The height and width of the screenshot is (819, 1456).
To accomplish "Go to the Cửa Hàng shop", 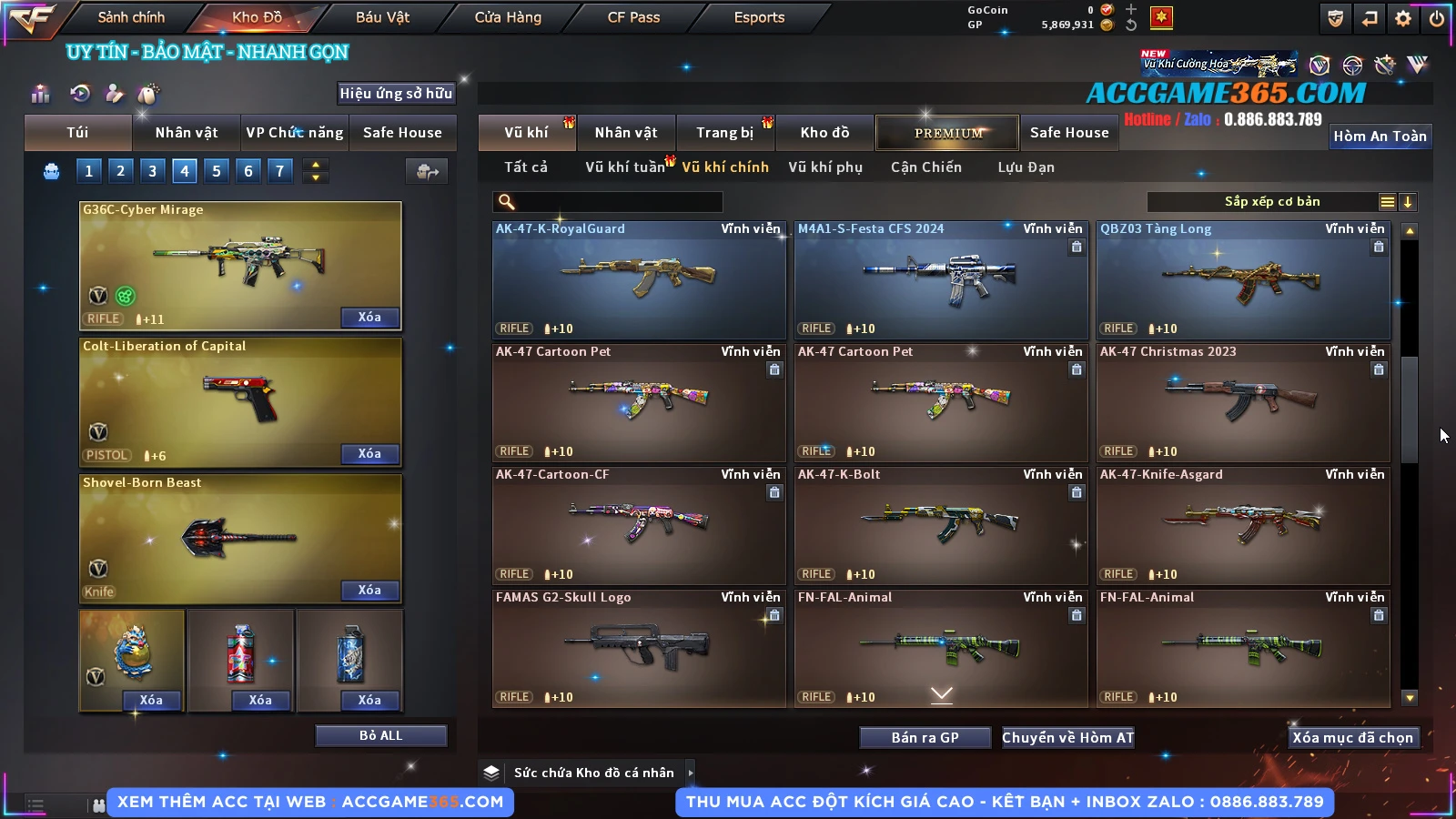I will point(508,17).
